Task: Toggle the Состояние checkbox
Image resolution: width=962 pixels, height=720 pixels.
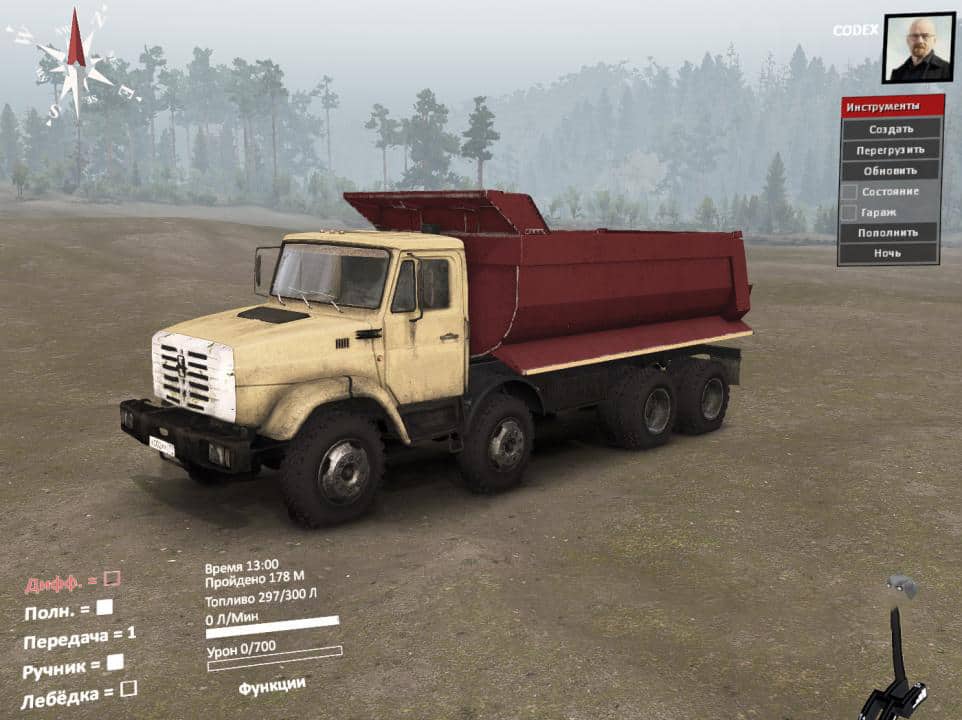Action: 849,191
